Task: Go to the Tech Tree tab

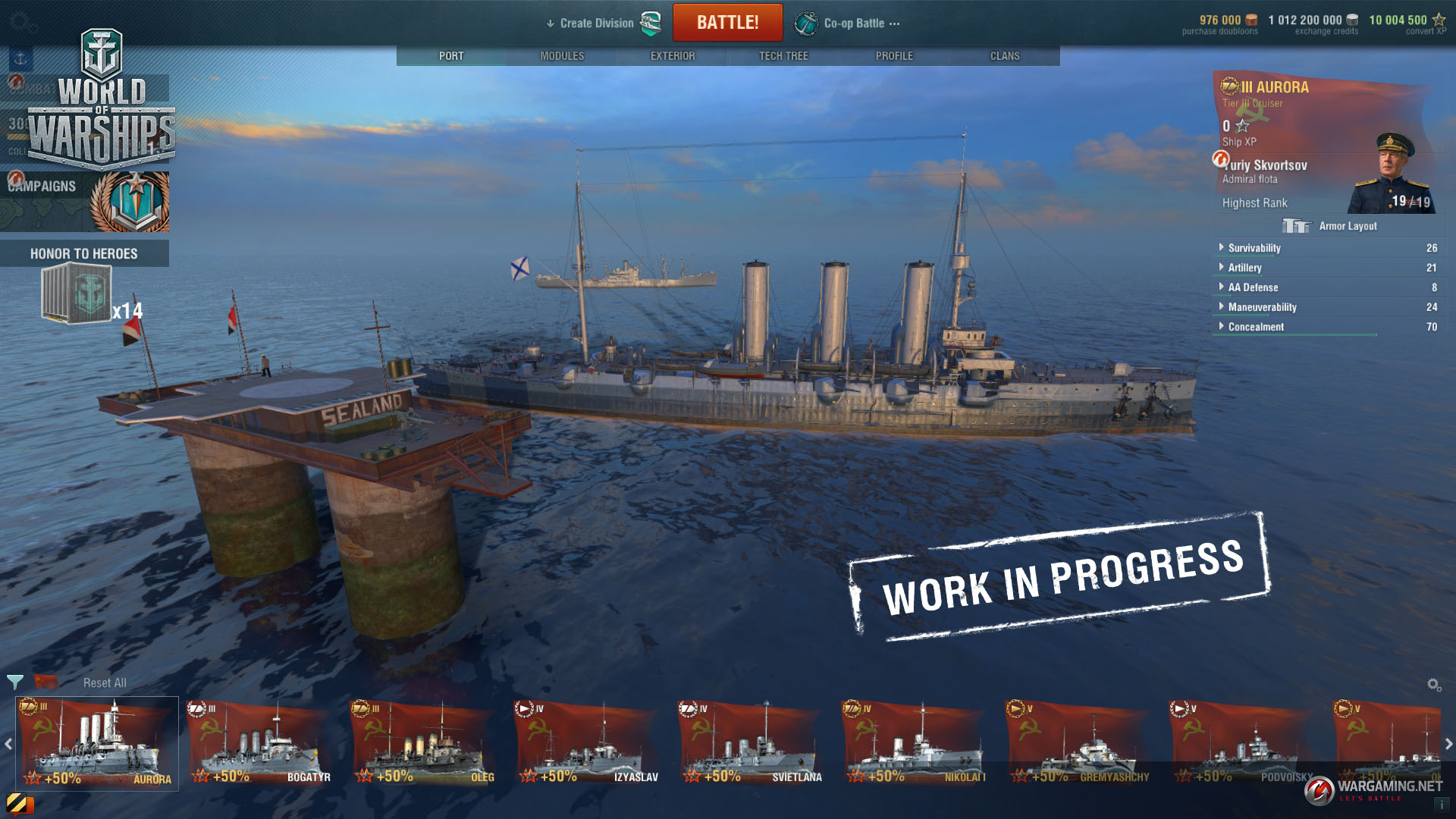Action: 783,56
